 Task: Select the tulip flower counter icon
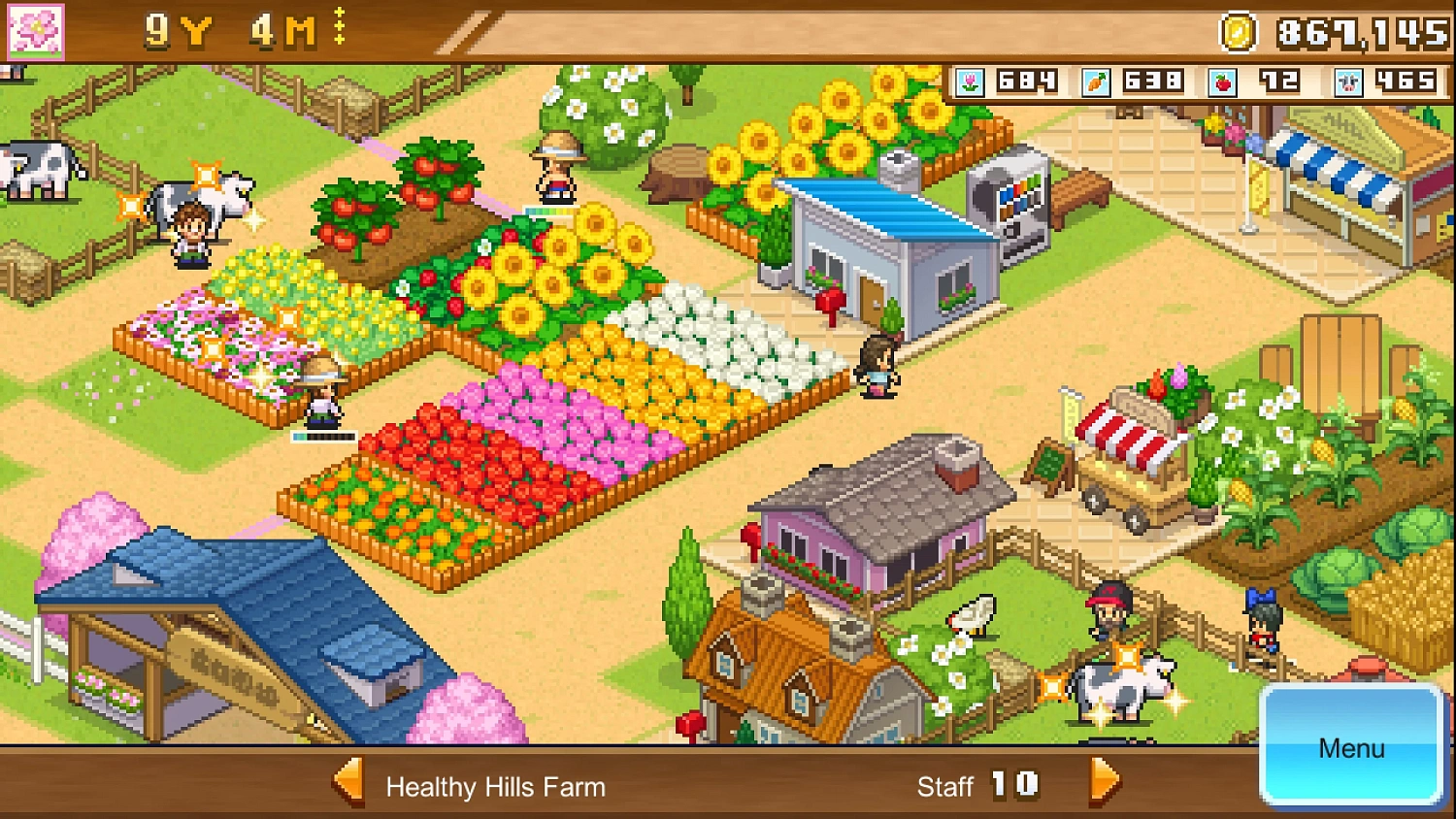pyautogui.click(x=973, y=82)
